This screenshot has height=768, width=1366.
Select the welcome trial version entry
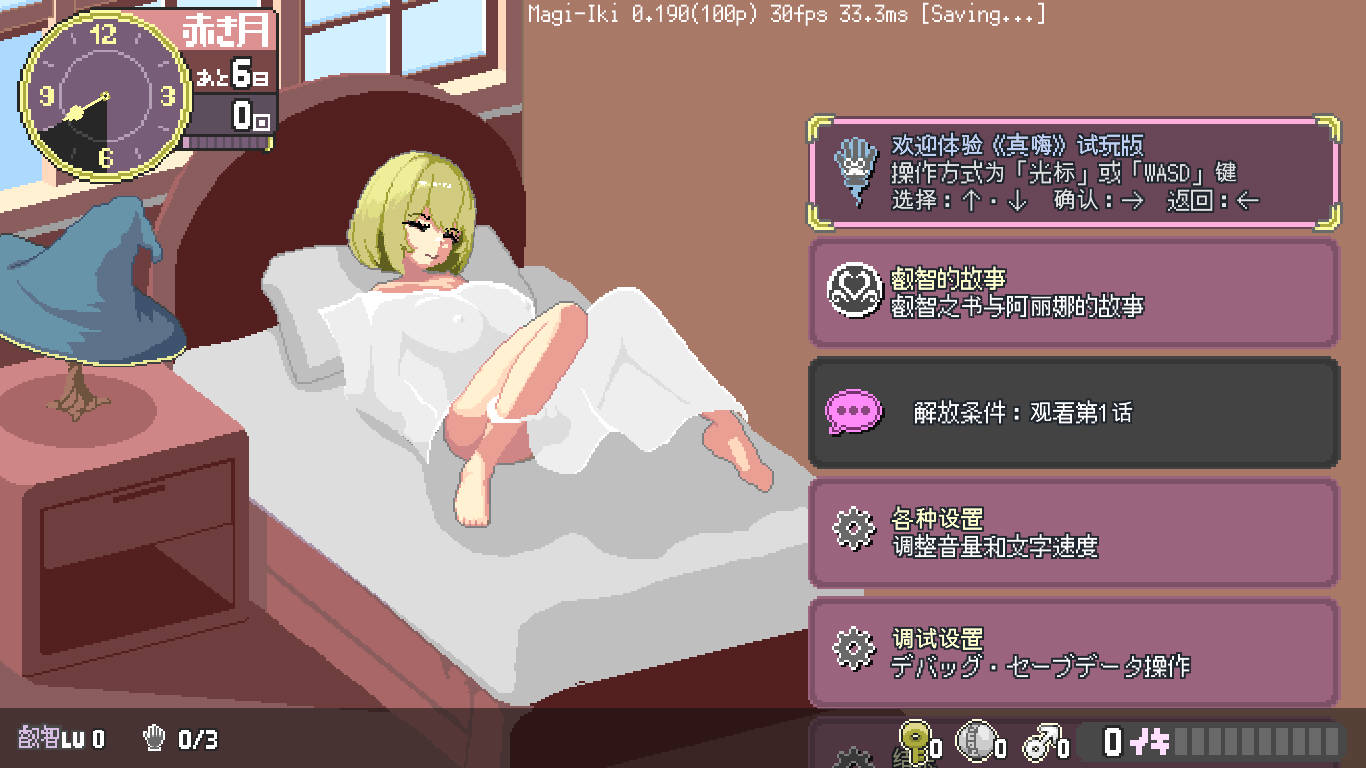1072,173
